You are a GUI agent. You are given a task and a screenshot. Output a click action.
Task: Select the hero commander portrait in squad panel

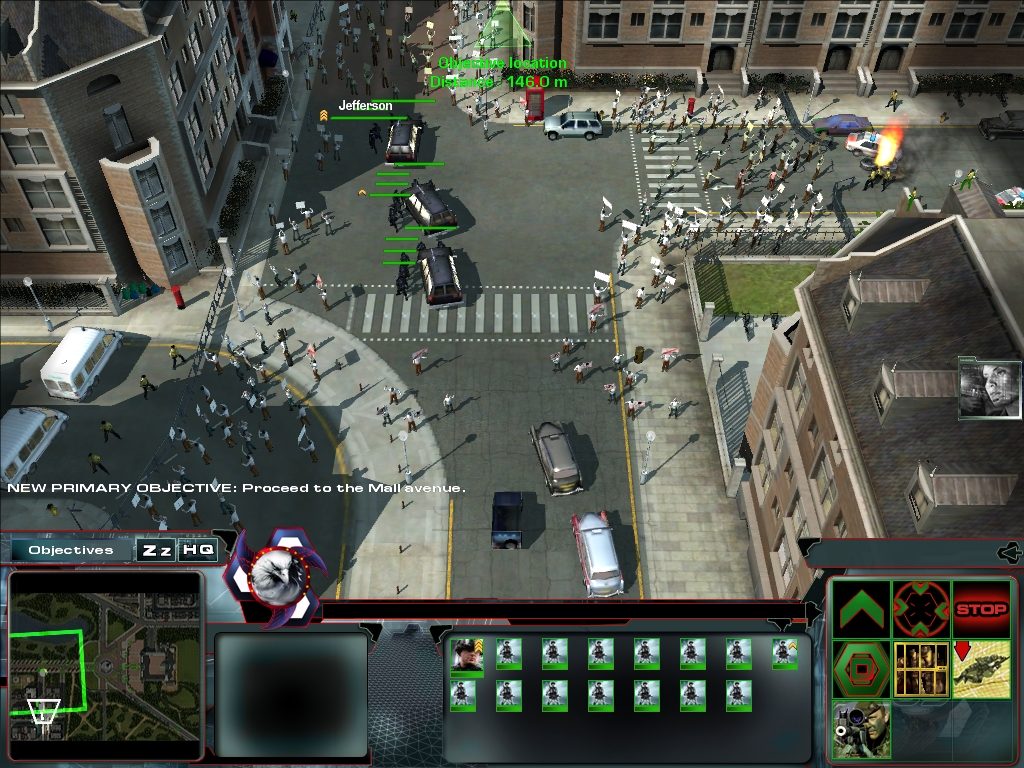(464, 656)
